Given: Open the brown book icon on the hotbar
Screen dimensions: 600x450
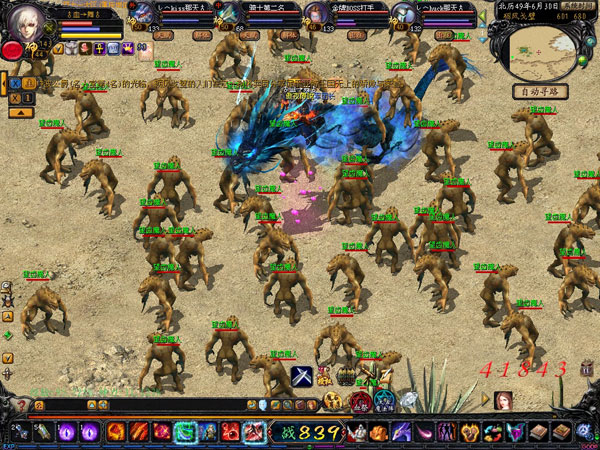Looking at the screenshot, I should [539, 432].
